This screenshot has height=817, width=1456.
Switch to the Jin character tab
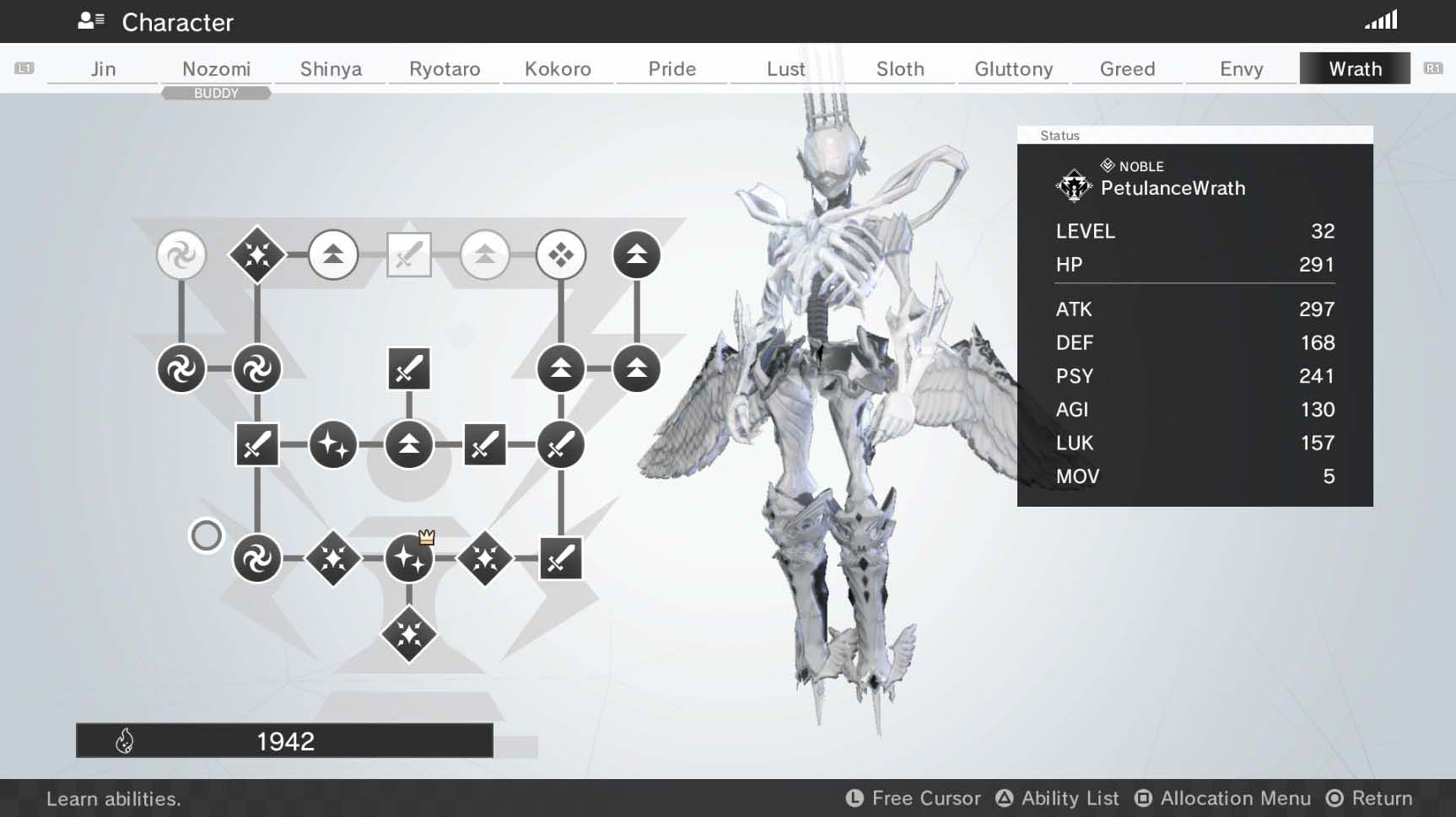click(x=103, y=69)
